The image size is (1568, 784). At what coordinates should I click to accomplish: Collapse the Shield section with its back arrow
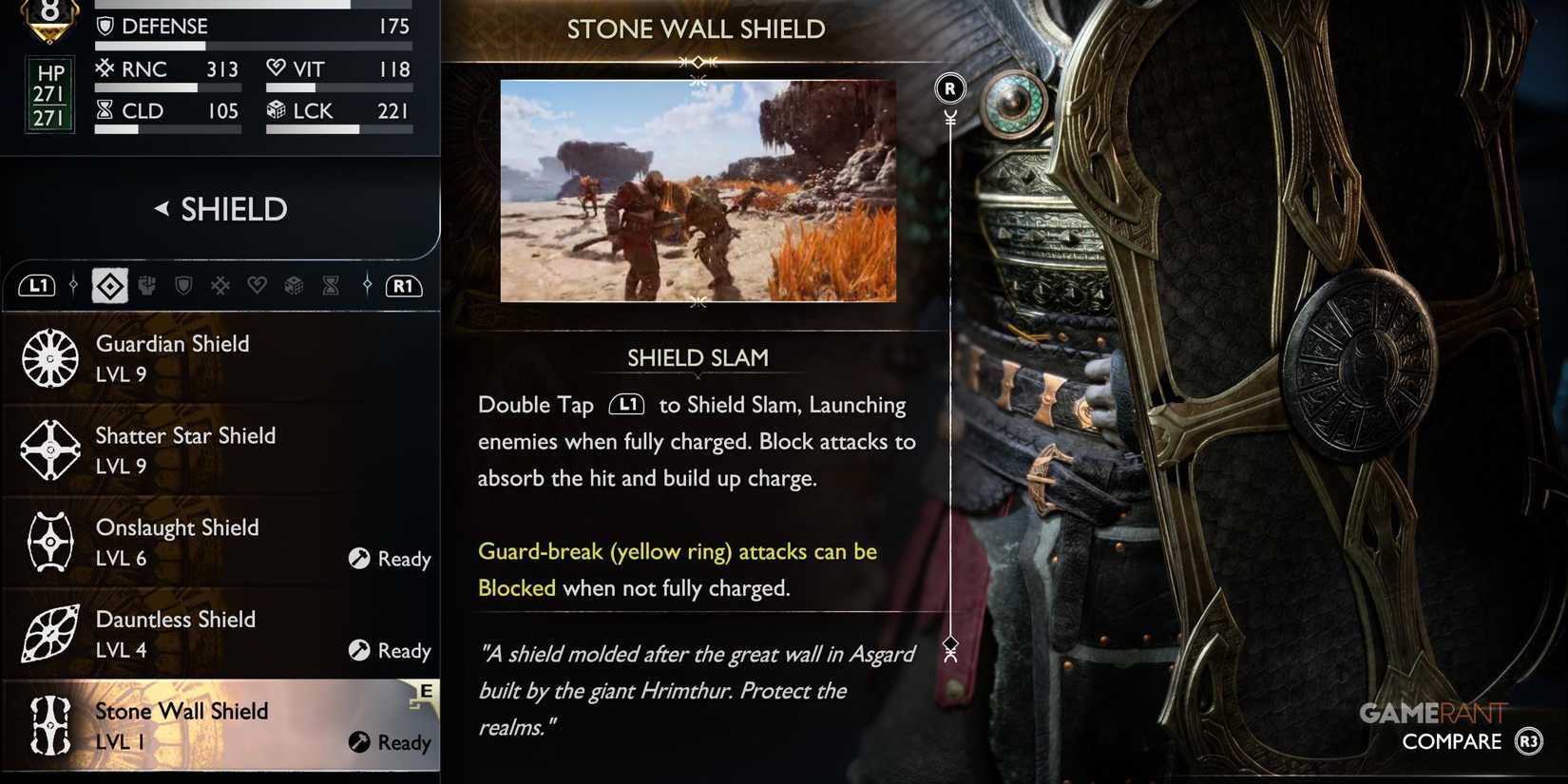pos(163,209)
